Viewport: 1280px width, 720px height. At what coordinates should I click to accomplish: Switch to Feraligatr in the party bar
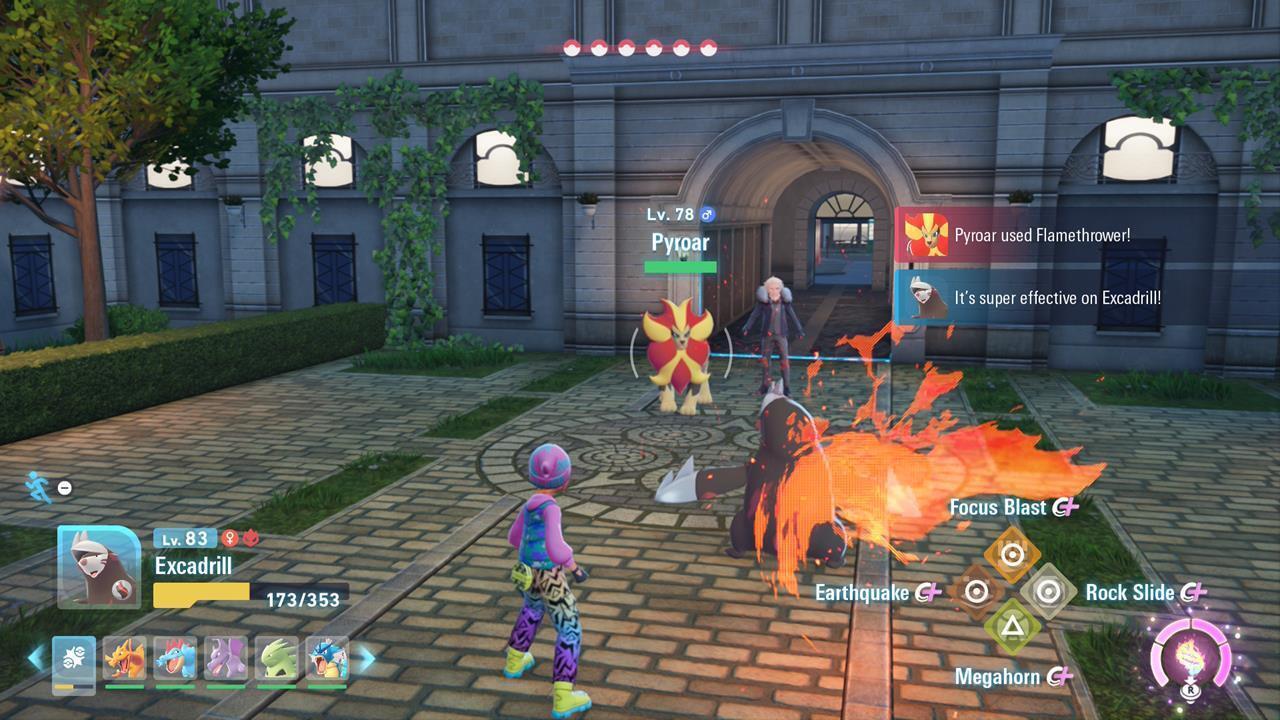175,659
